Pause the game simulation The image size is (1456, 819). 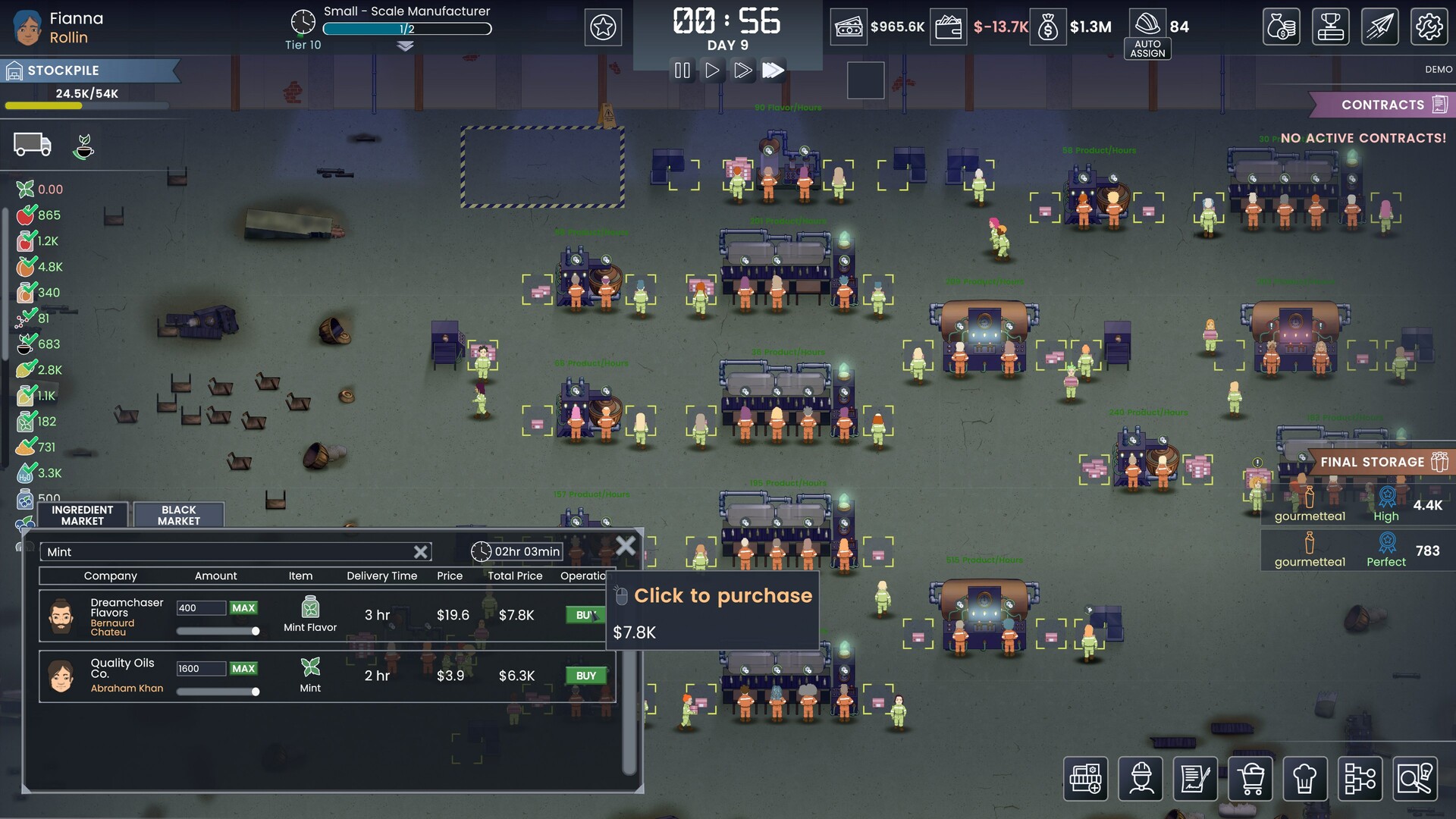click(682, 70)
